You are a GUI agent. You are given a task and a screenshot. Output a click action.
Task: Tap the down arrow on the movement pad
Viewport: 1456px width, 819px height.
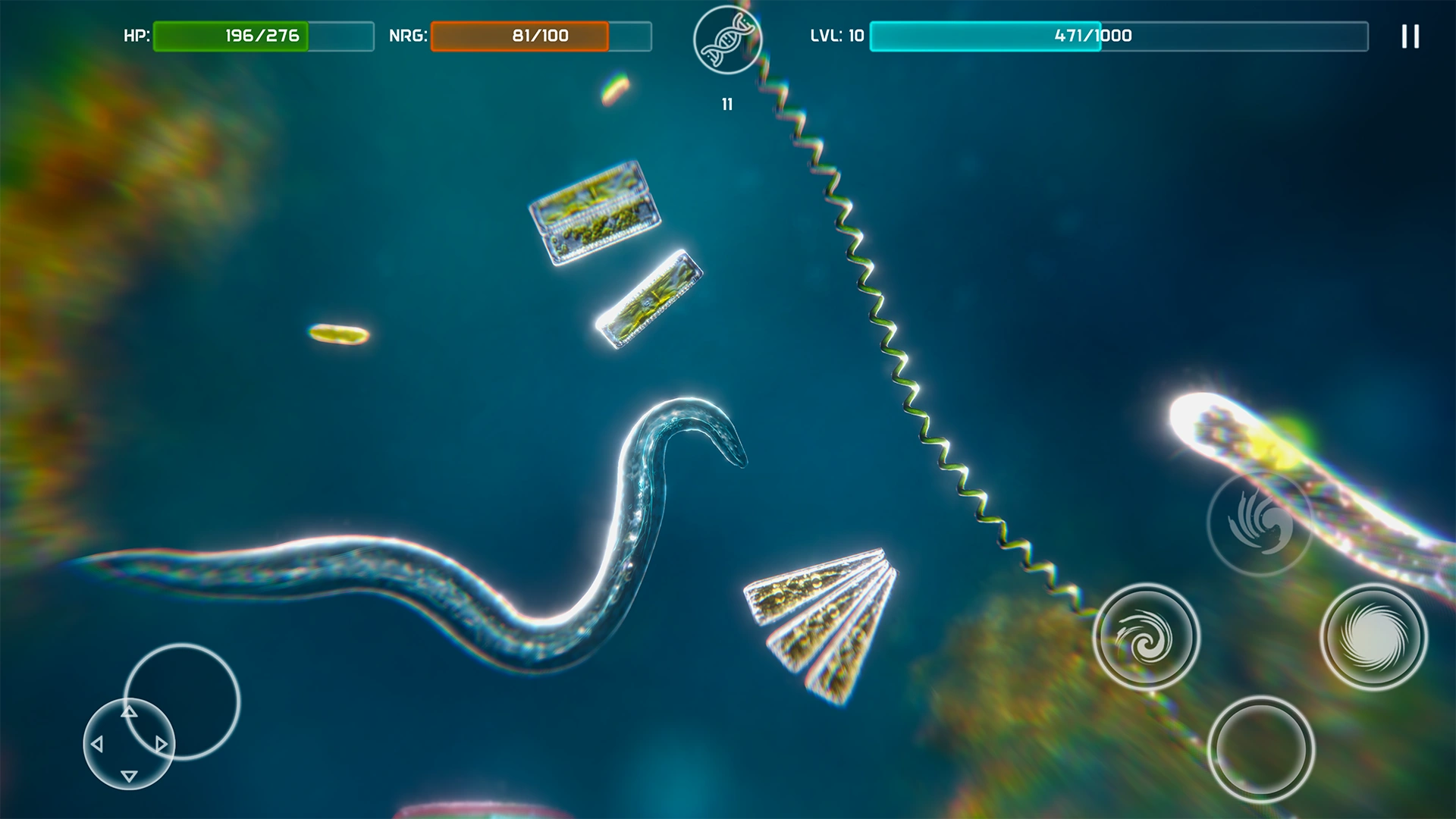pyautogui.click(x=127, y=775)
